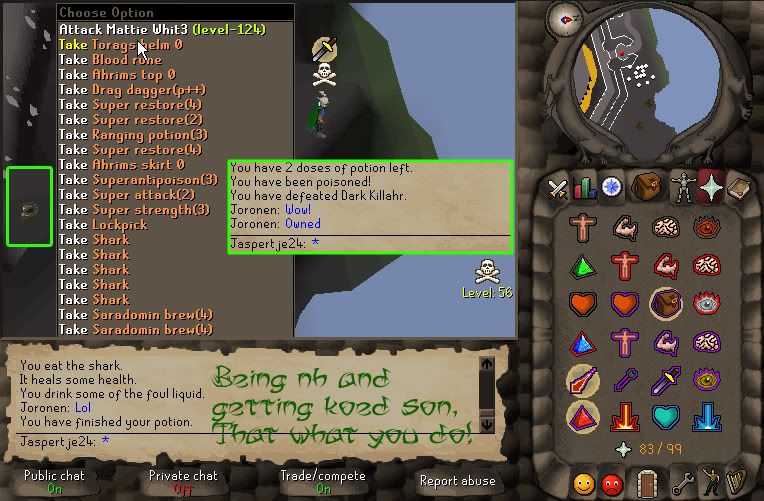
Task: Pick the Take Lockpick option
Action: tap(103, 224)
